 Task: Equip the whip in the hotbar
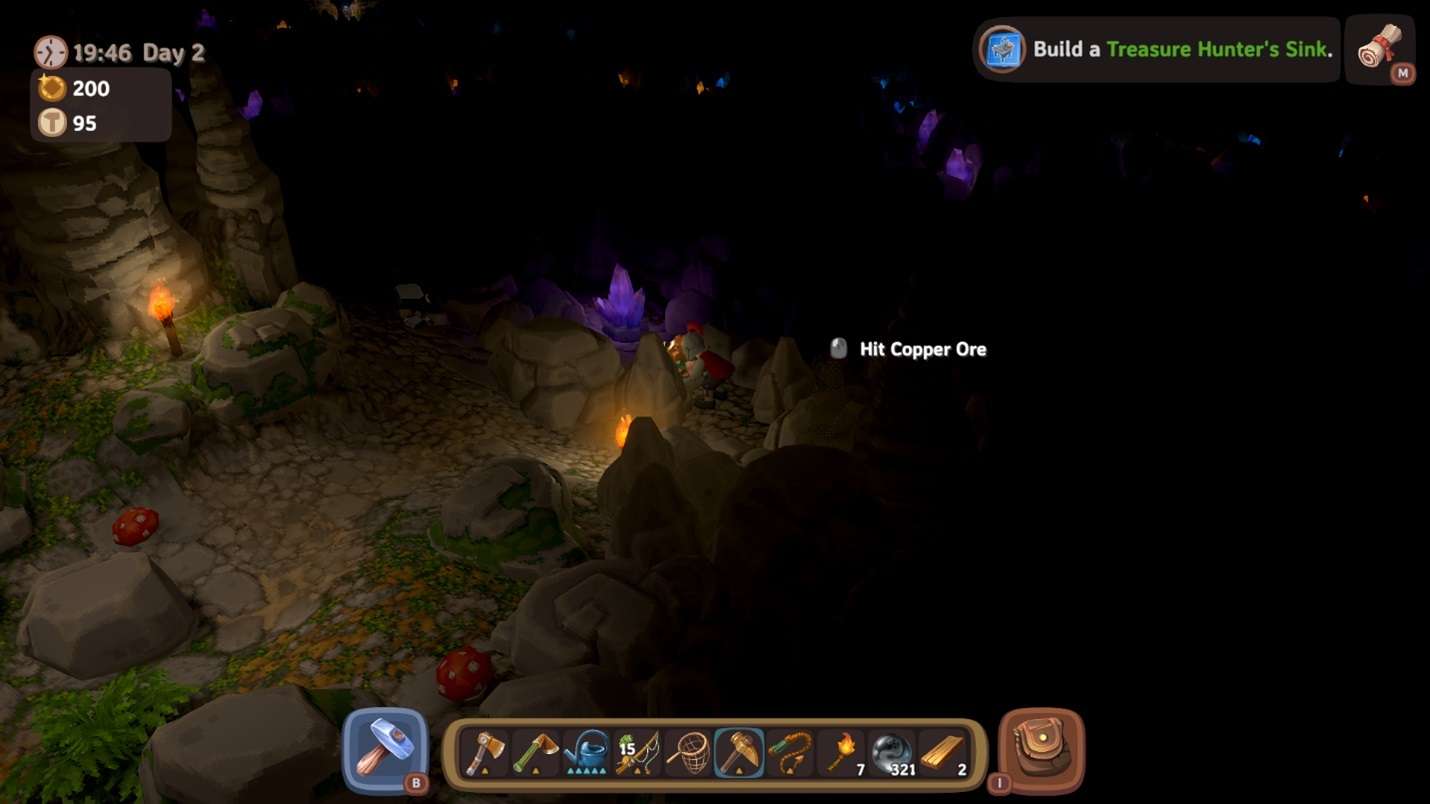tap(790, 752)
